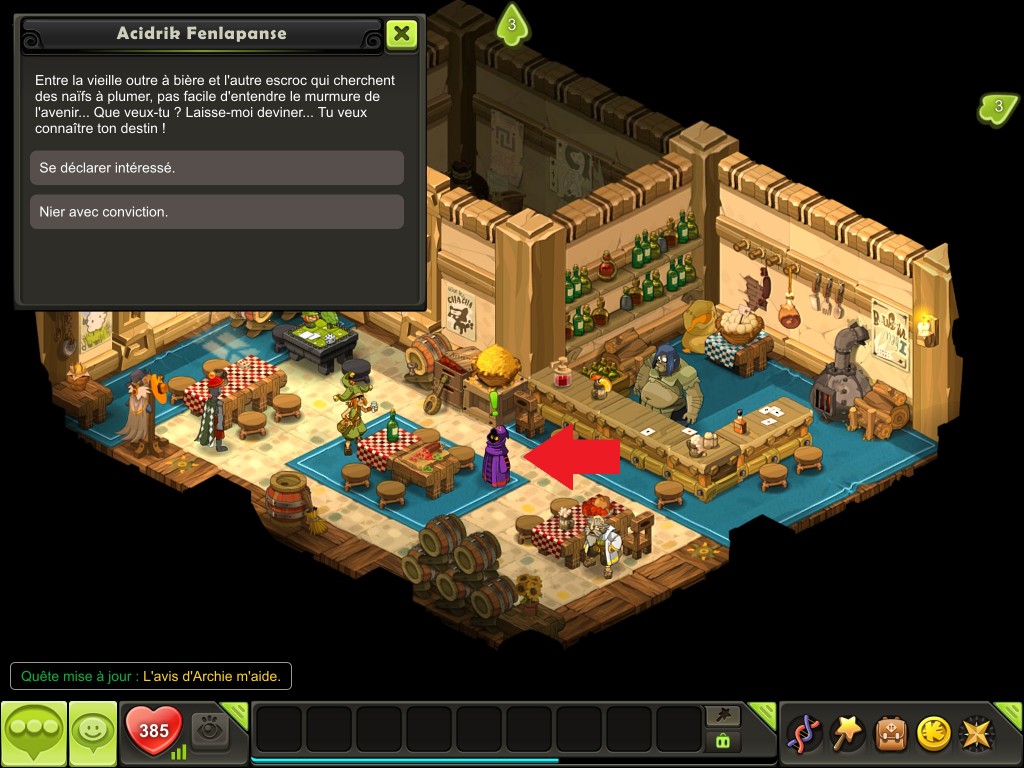This screenshot has width=1024, height=768.
Task: Open the backpack inventory icon
Action: click(x=891, y=733)
